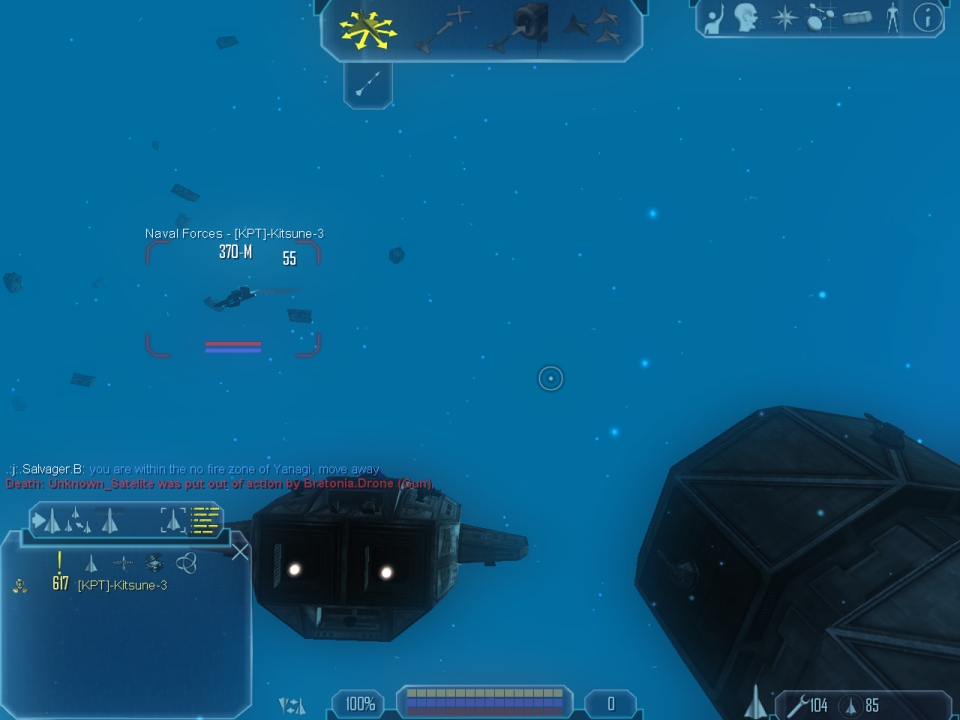Select the Go To maneuver icon
Viewport: 960px width, 720px height.
[443, 29]
